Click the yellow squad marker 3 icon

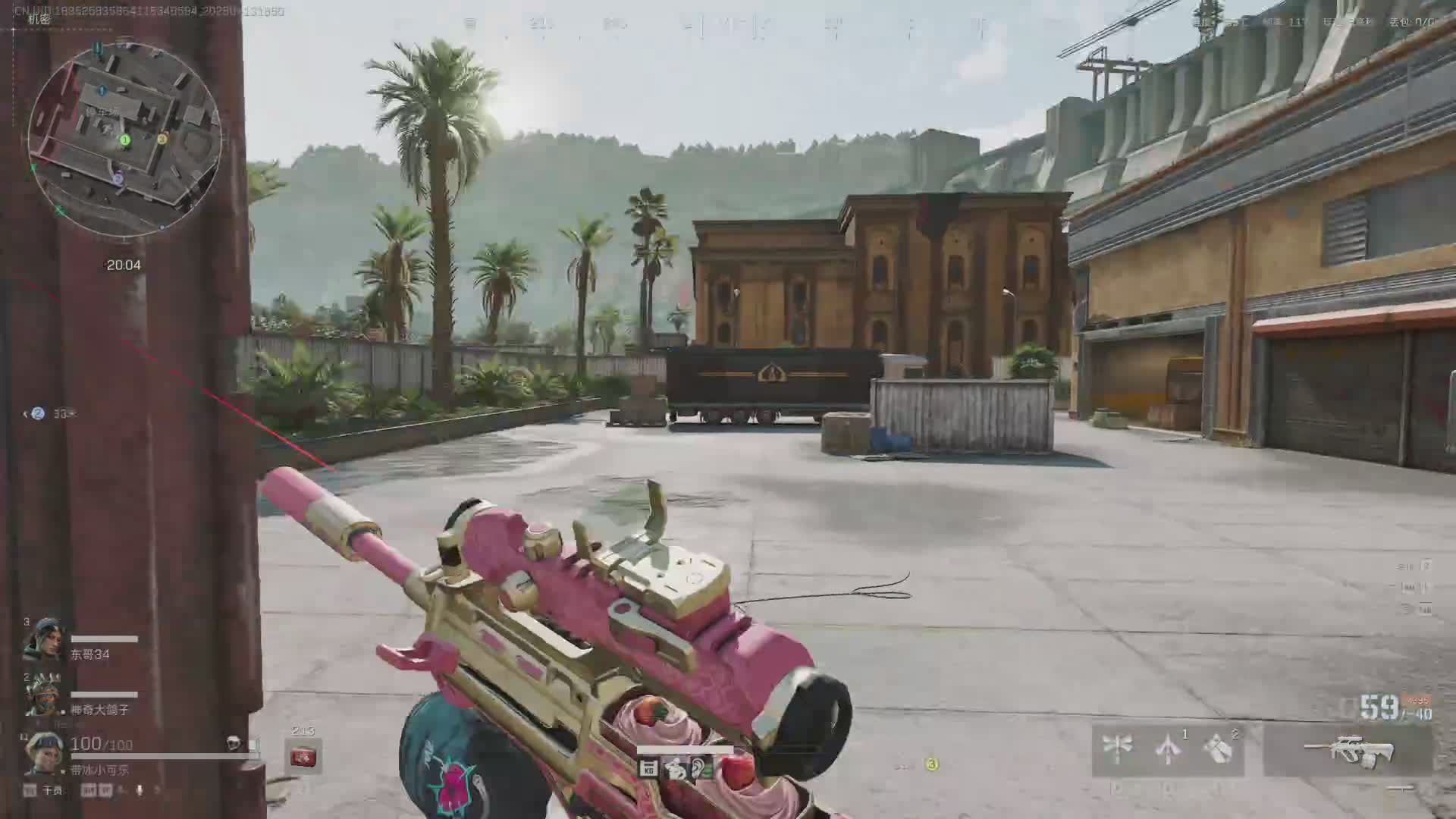pyautogui.click(x=932, y=764)
